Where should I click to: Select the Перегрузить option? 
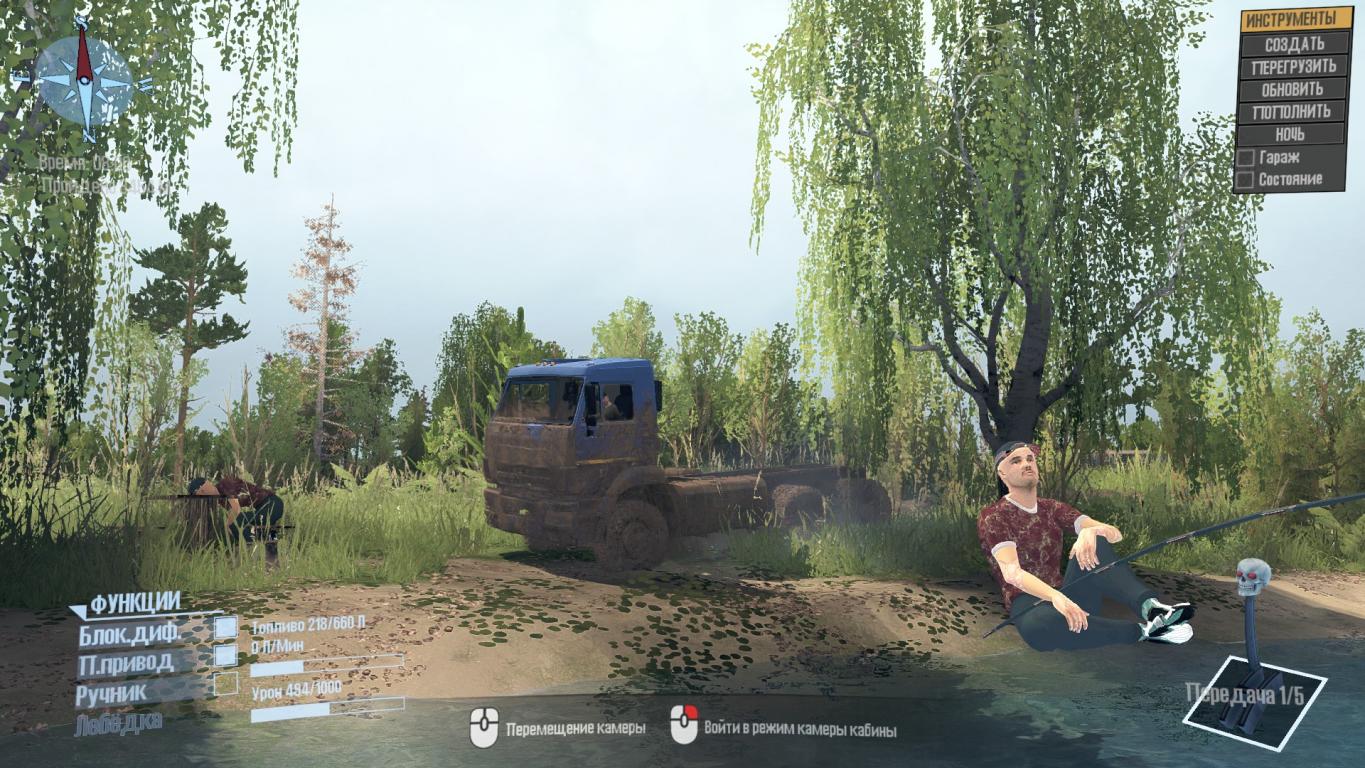tap(1293, 67)
